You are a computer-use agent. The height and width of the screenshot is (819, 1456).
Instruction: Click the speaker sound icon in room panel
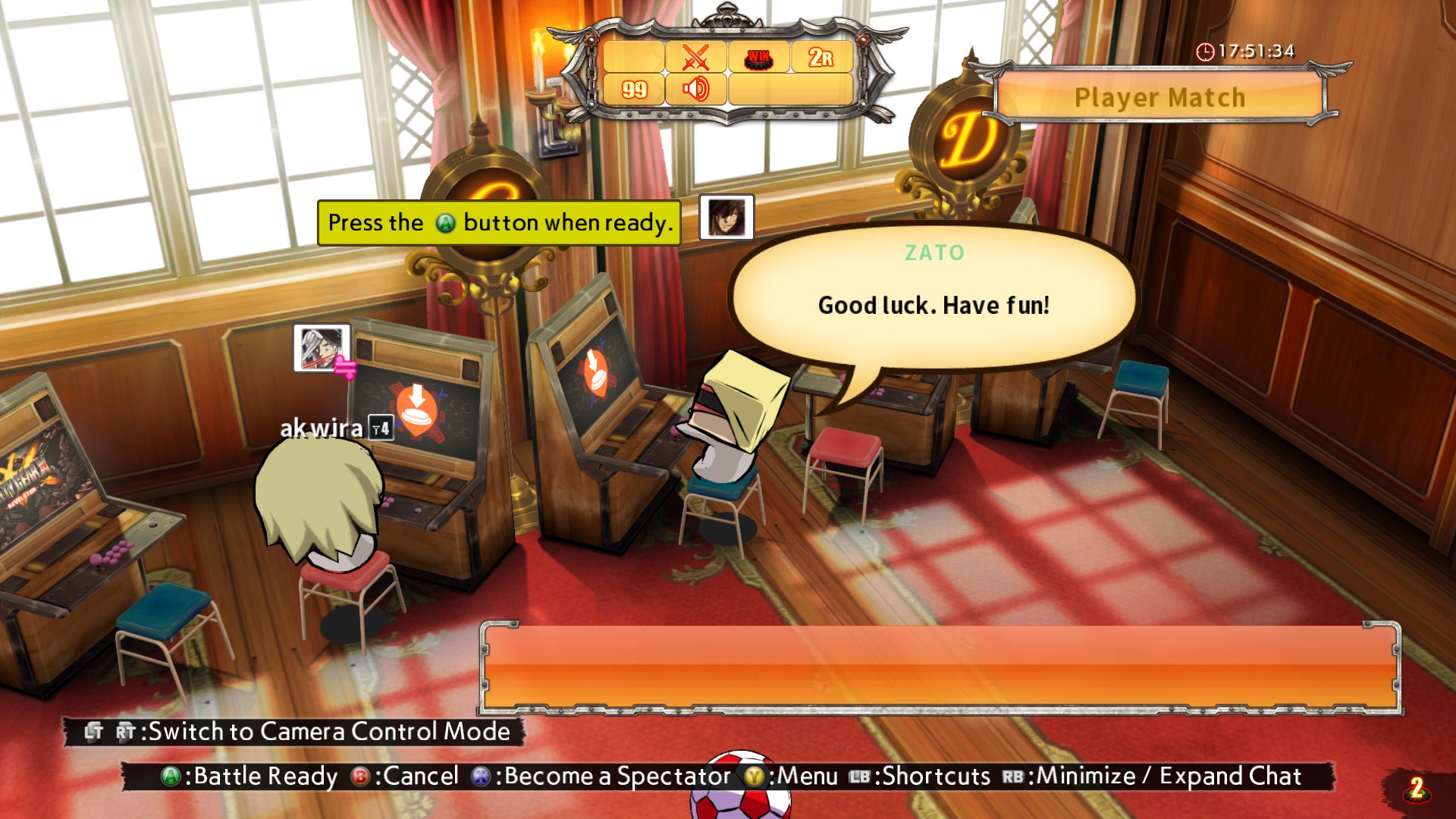pyautogui.click(x=695, y=89)
